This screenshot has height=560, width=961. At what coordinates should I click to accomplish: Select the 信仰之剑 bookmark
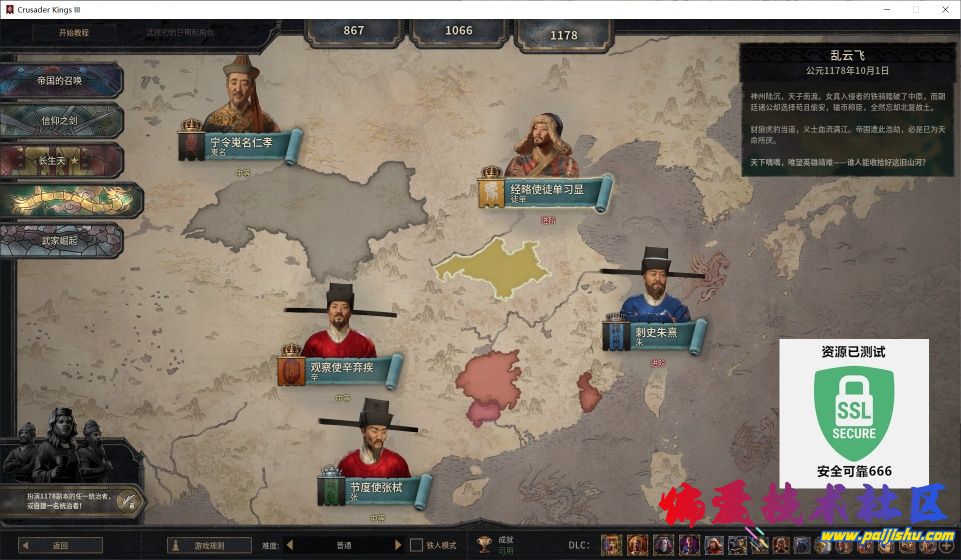coord(61,121)
